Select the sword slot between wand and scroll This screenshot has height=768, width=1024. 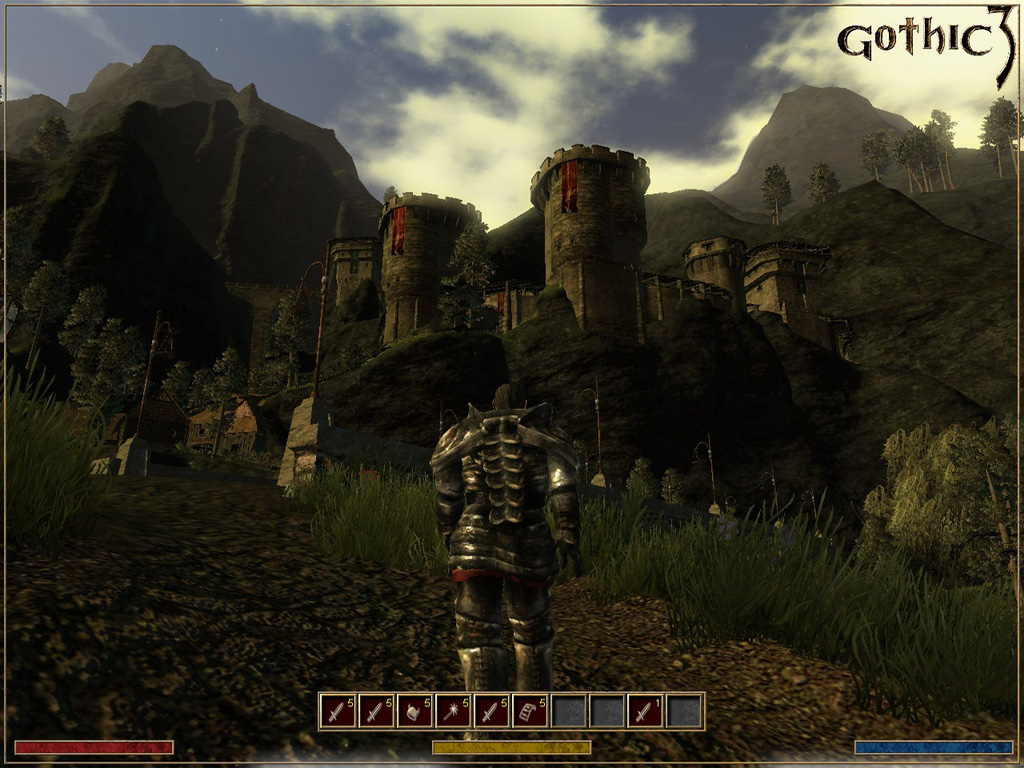click(x=491, y=711)
